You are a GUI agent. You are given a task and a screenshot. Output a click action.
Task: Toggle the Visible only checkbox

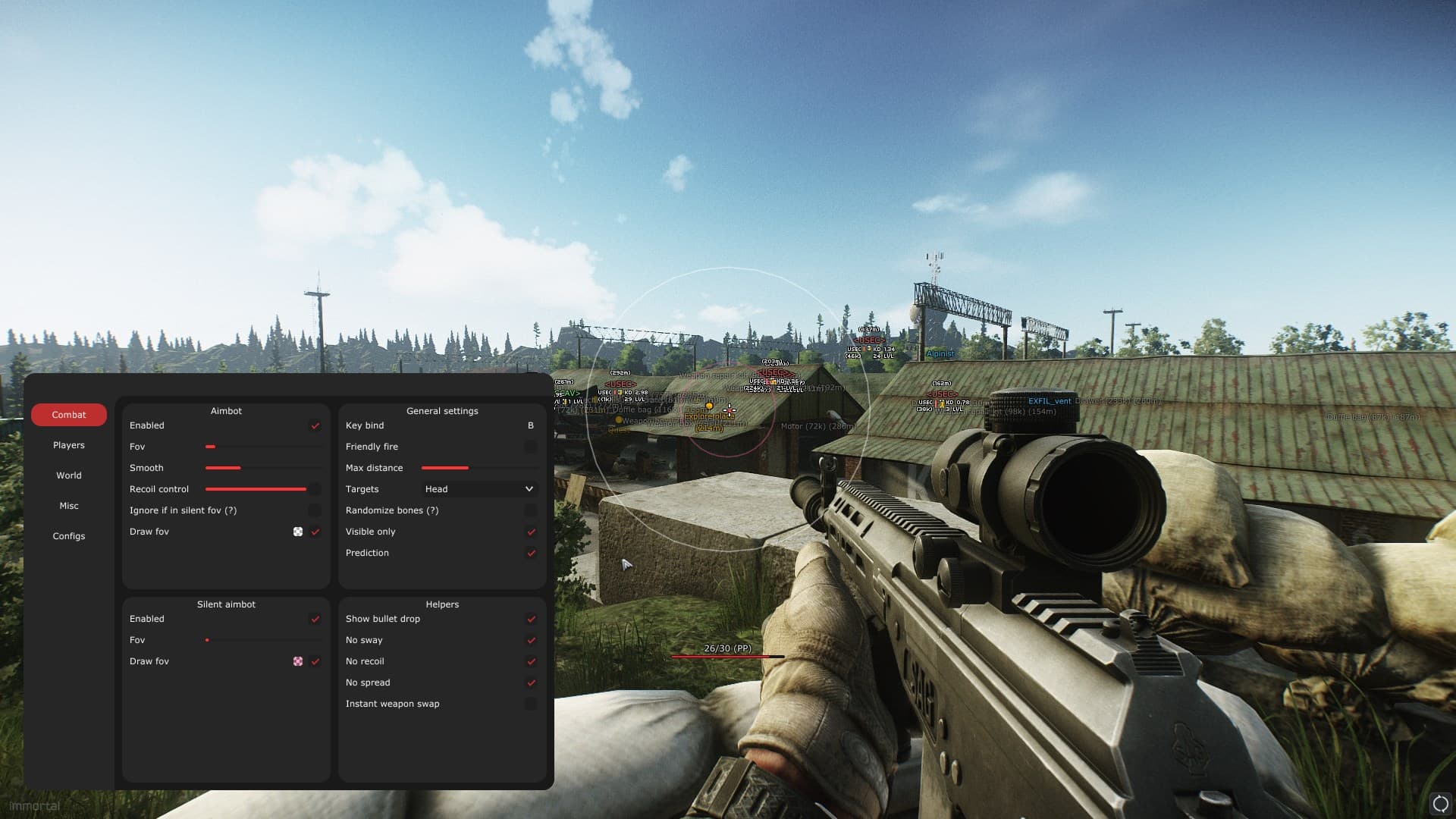(x=531, y=532)
